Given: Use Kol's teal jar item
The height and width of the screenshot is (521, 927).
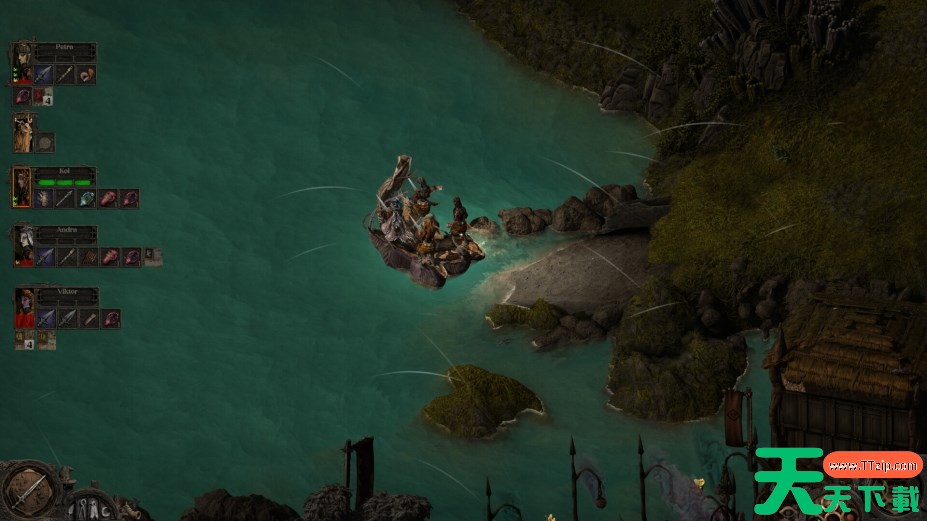Looking at the screenshot, I should point(87,198).
